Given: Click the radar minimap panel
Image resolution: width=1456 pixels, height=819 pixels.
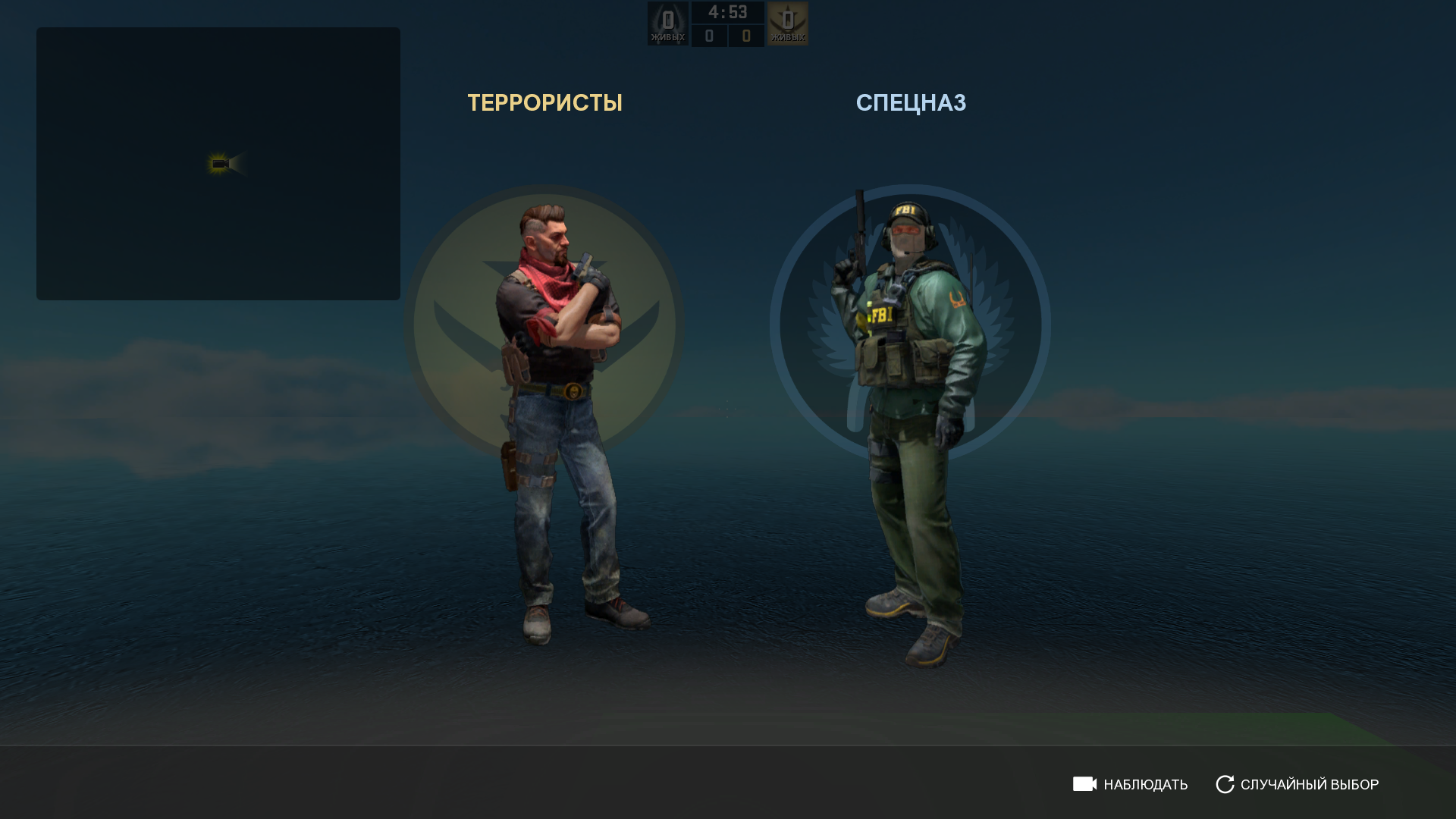Looking at the screenshot, I should [x=218, y=164].
